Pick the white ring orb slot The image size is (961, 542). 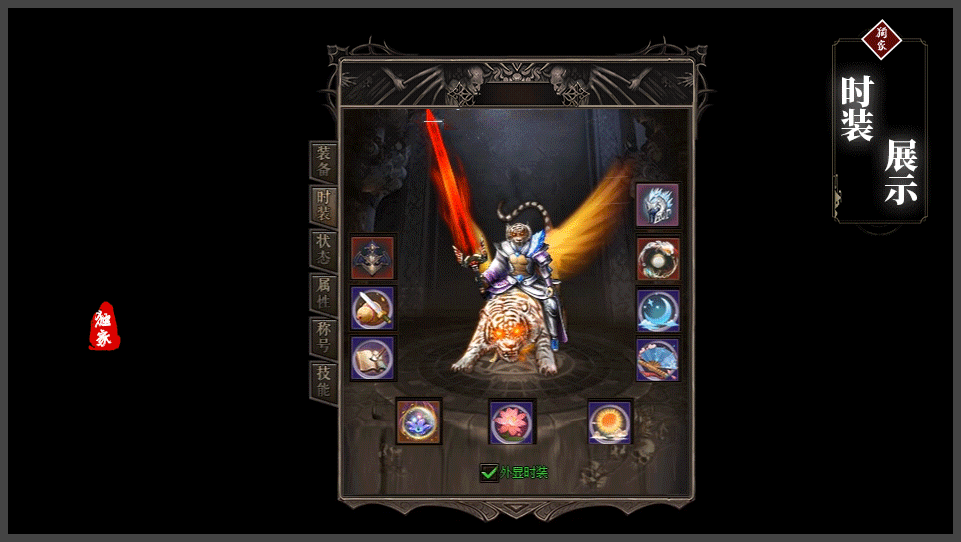point(658,259)
